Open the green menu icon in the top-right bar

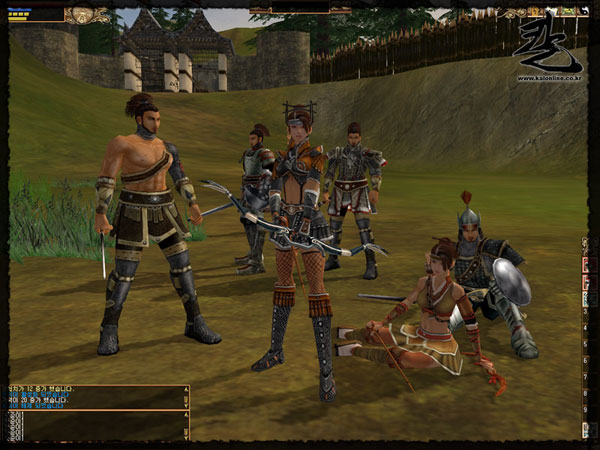pyautogui.click(x=567, y=12)
